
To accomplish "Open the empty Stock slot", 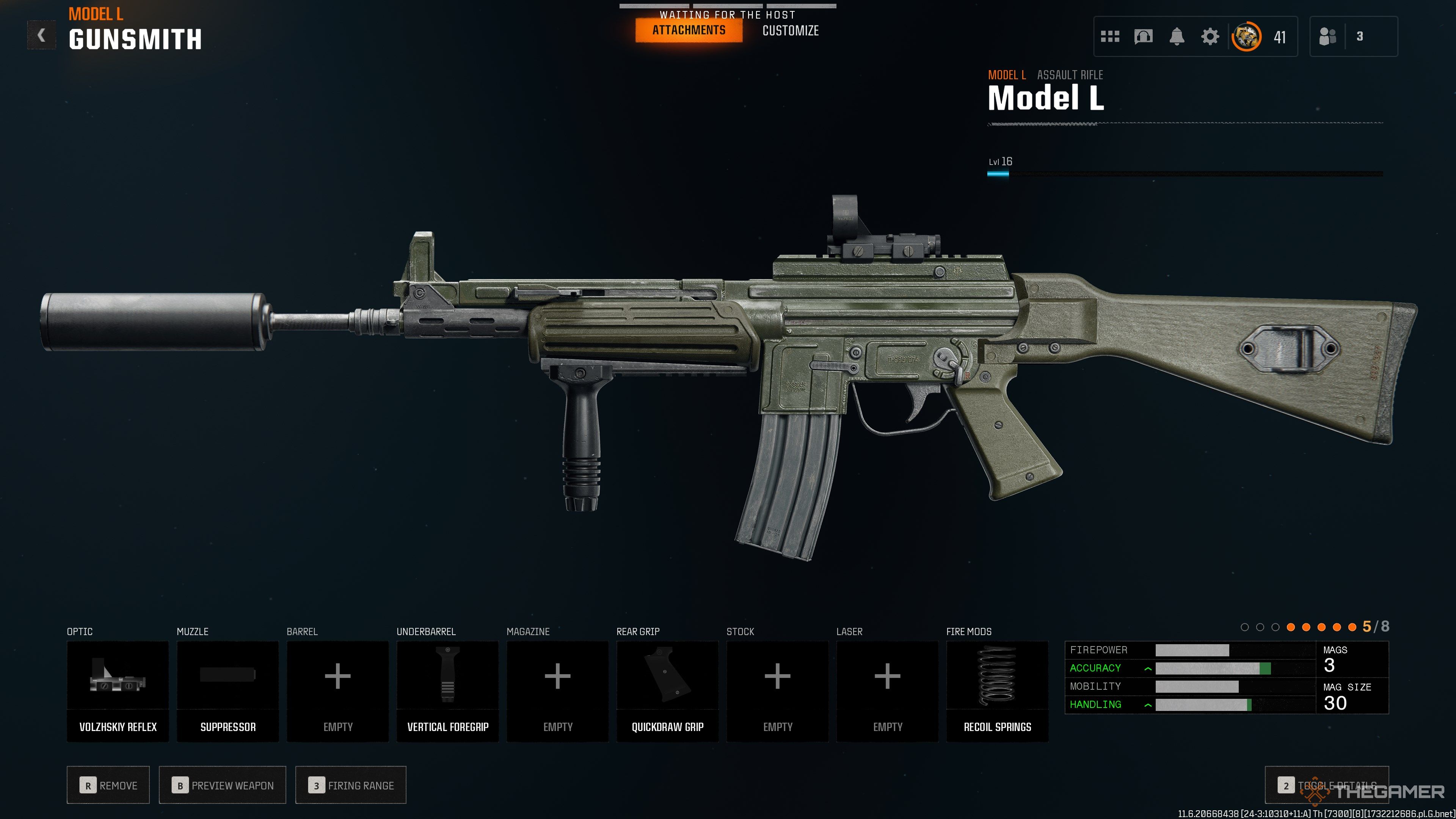I will click(777, 691).
